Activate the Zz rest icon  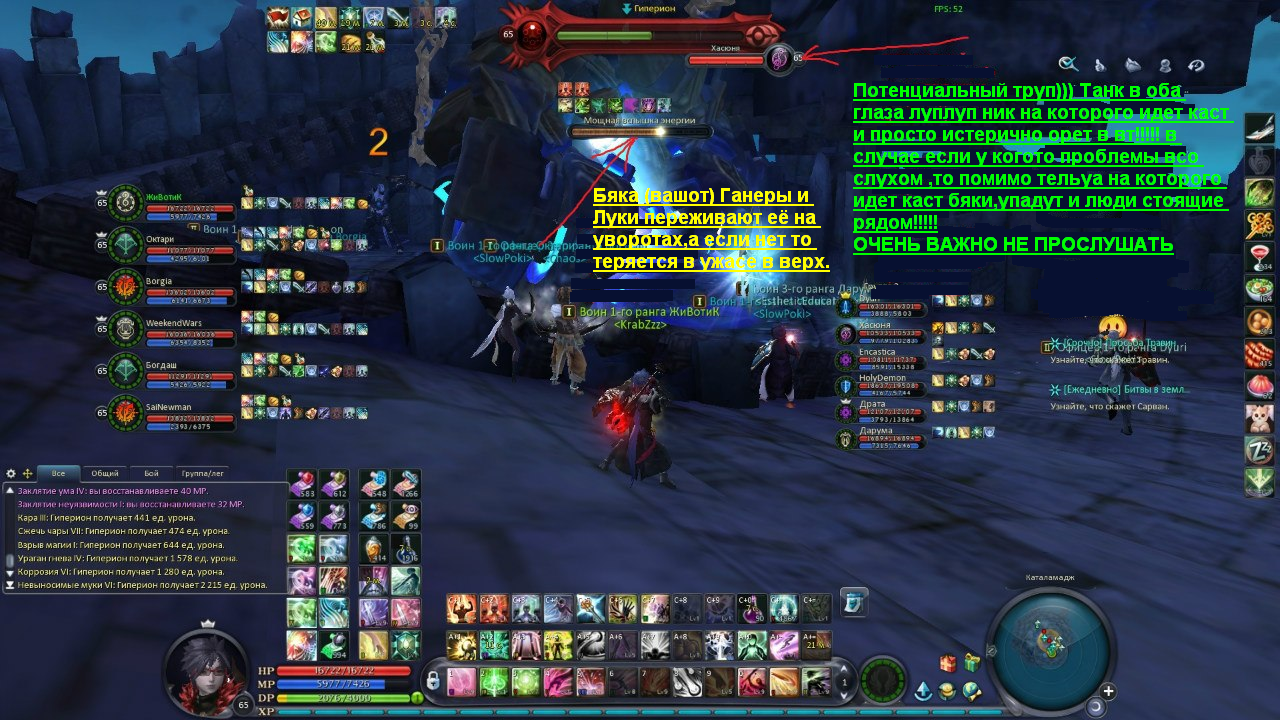click(x=1259, y=450)
